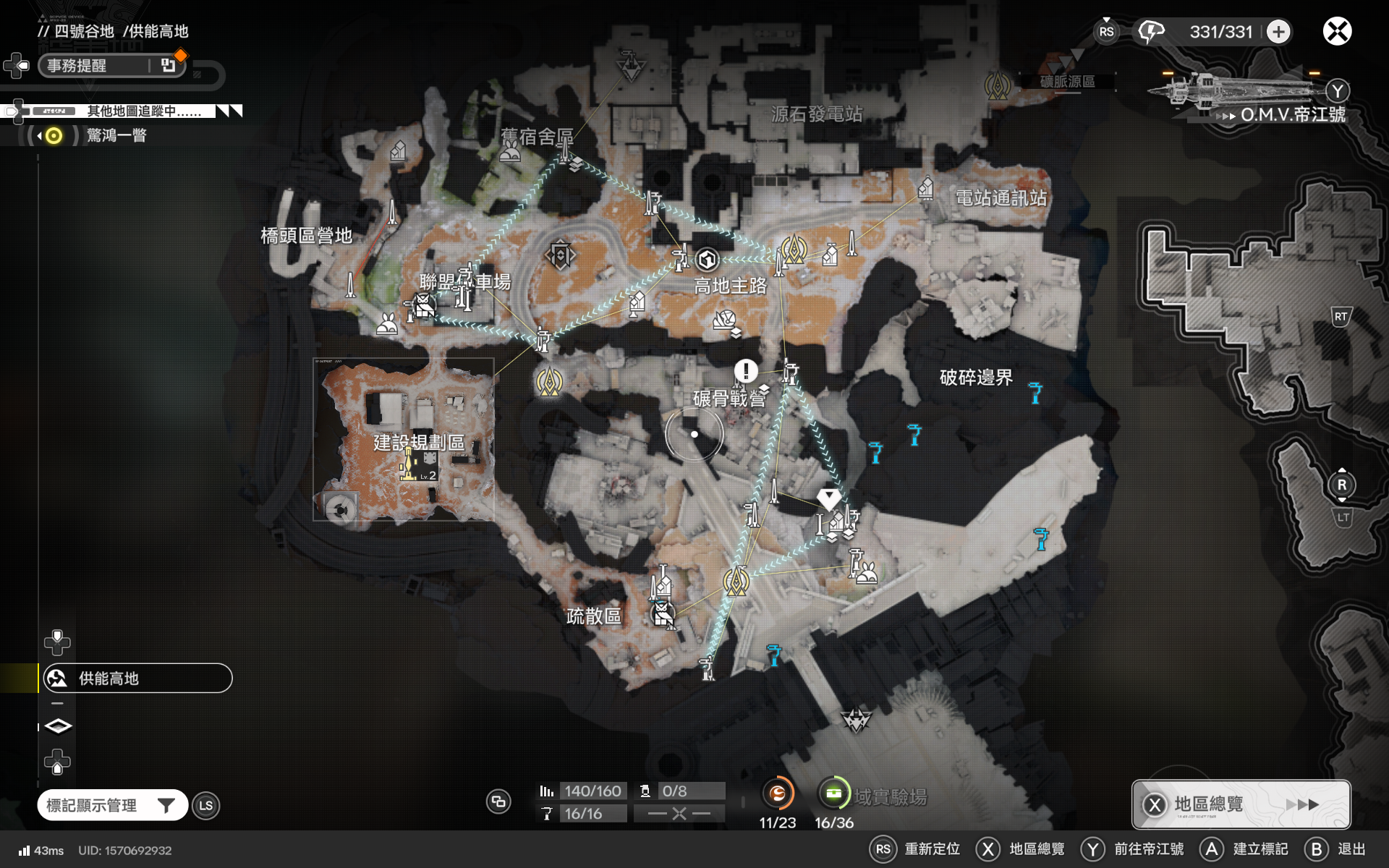The width and height of the screenshot is (1389, 868).
Task: Click the 域實驗場 chest counter icon
Action: pos(833,793)
